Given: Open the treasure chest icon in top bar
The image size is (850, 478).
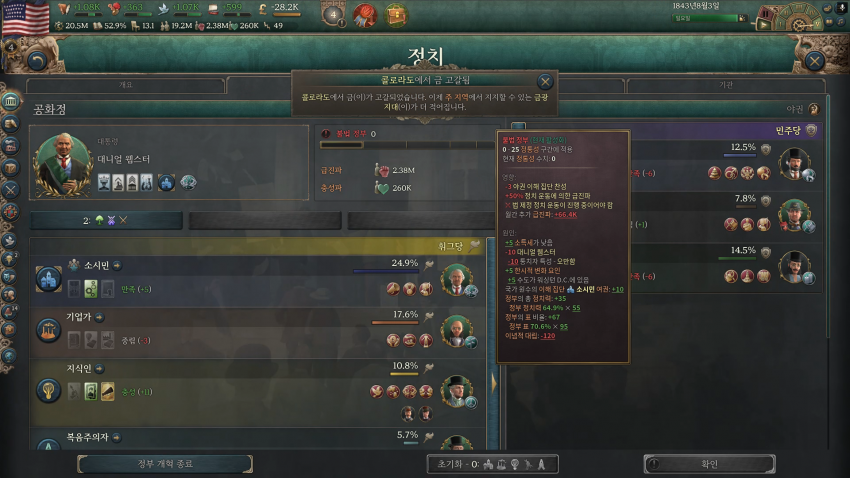Looking at the screenshot, I should coord(398,15).
